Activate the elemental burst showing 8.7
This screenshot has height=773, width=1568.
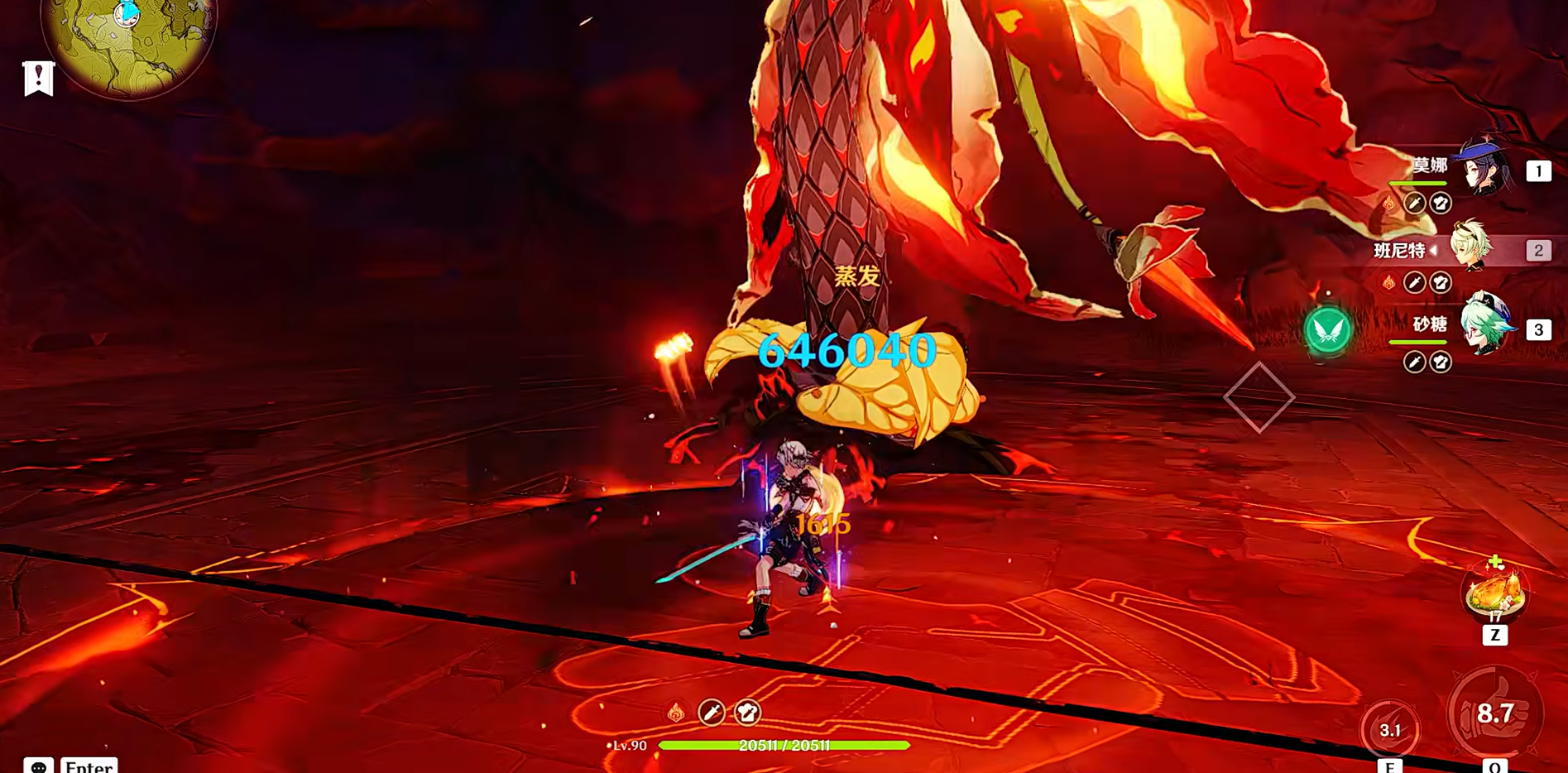(x=1495, y=713)
